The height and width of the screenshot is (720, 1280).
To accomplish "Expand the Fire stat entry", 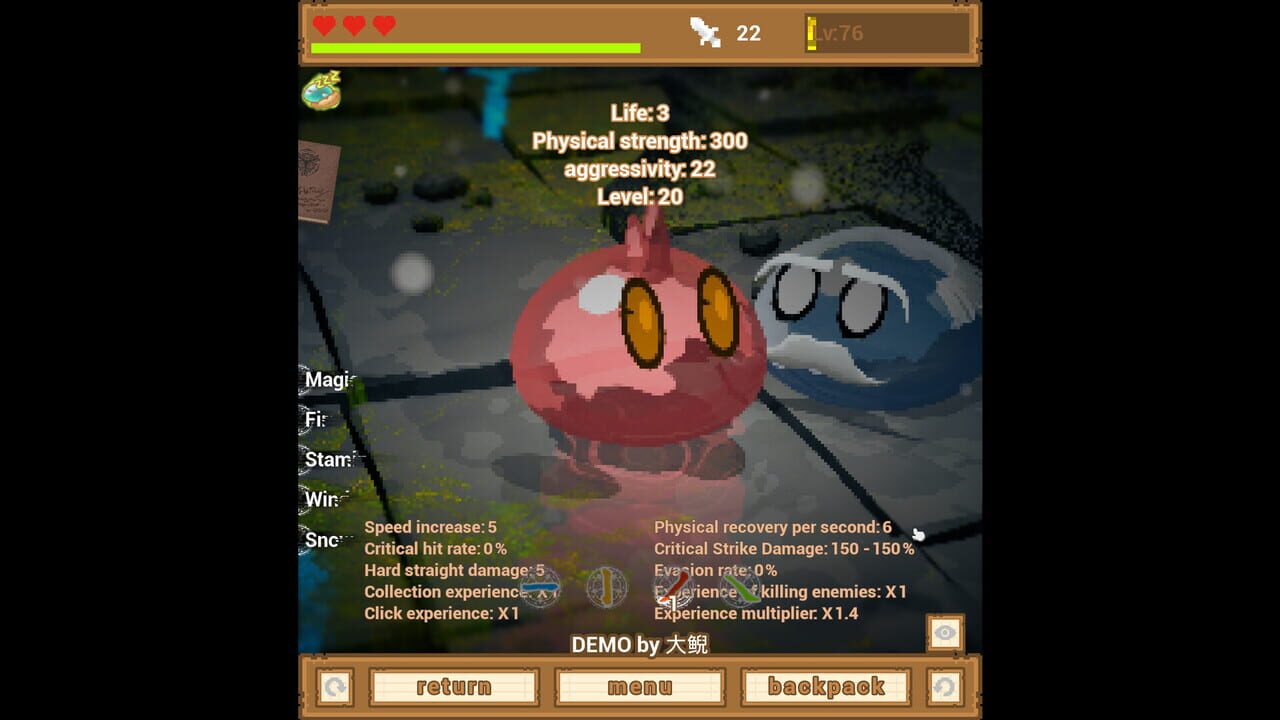I will 313,419.
